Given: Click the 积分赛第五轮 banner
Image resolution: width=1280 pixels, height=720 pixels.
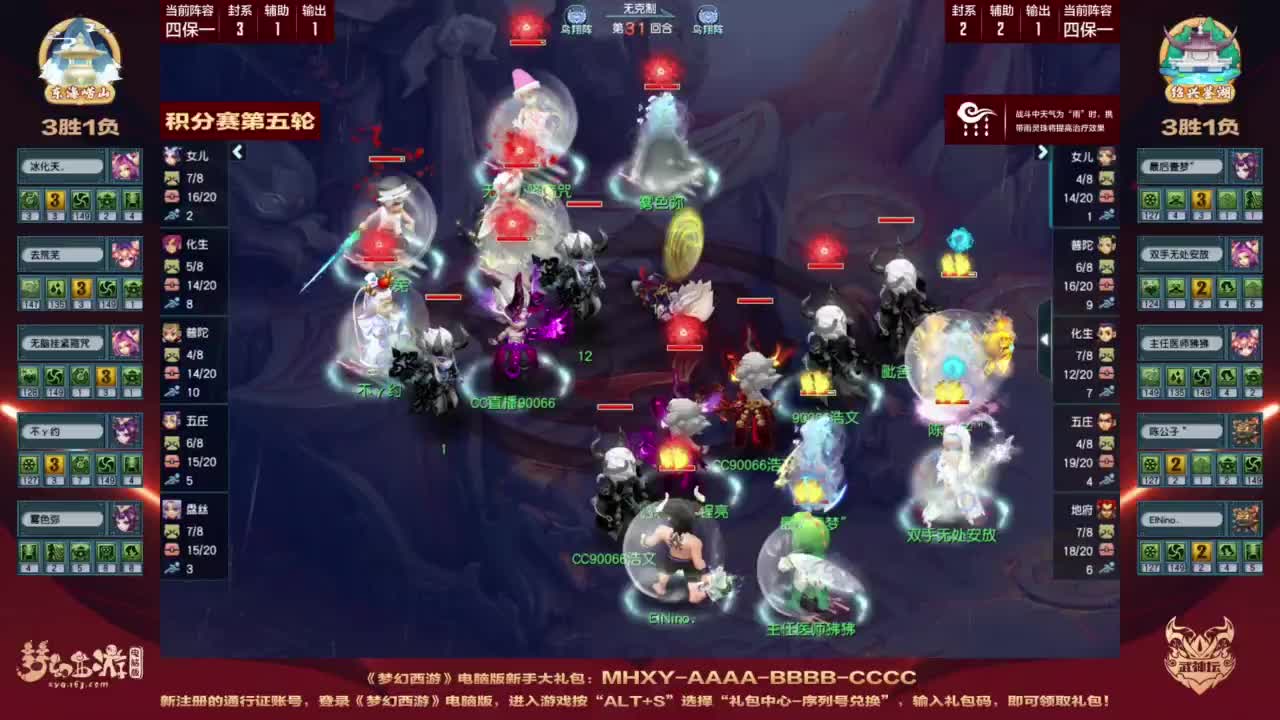Looking at the screenshot, I should (240, 122).
